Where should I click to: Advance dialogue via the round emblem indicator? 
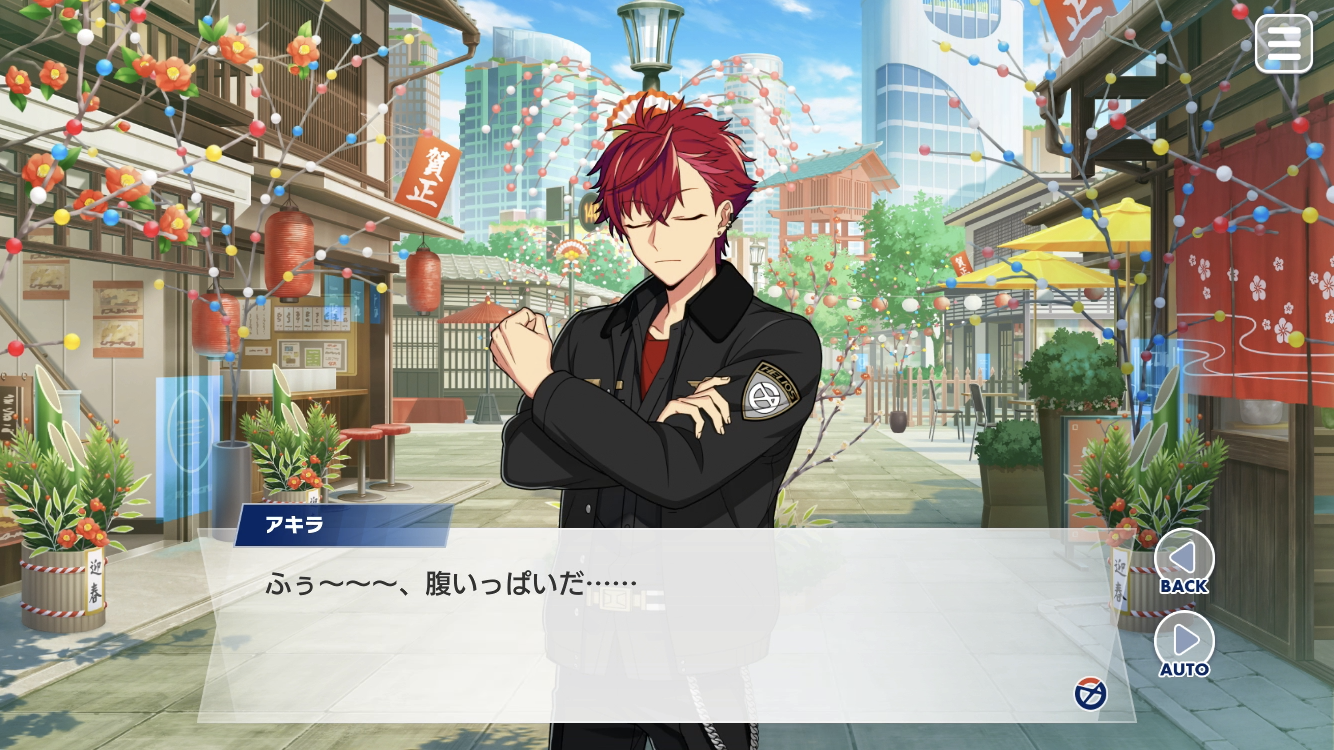1090,693
